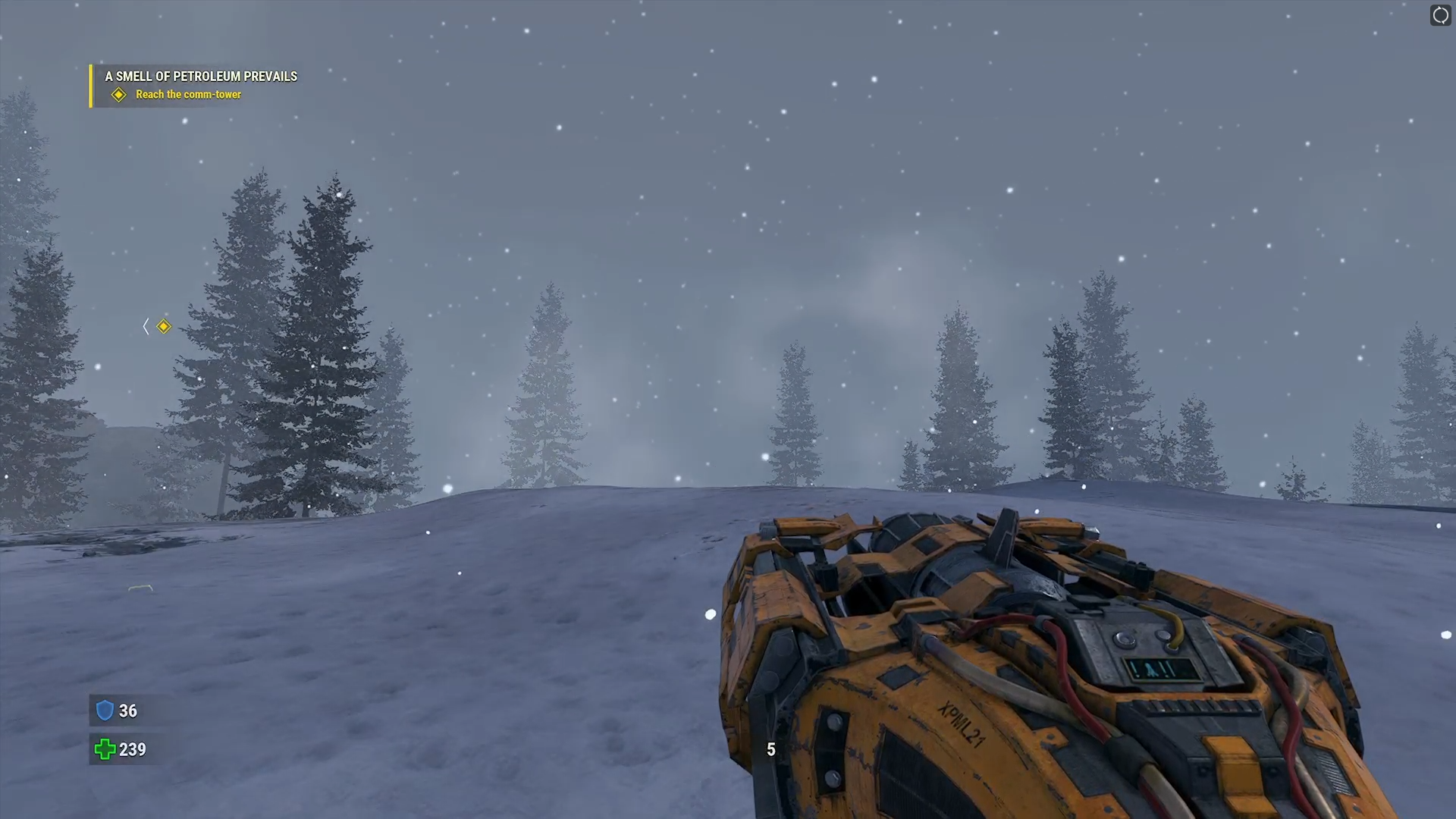Select the blue shield armor icon
The height and width of the screenshot is (819, 1456).
click(106, 711)
